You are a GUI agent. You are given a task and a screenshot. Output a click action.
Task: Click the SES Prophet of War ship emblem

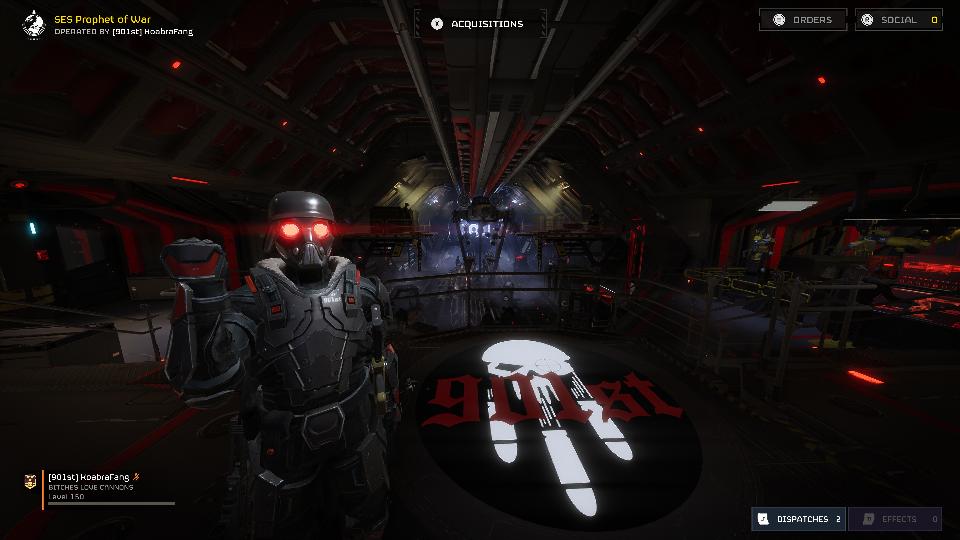tap(34, 23)
